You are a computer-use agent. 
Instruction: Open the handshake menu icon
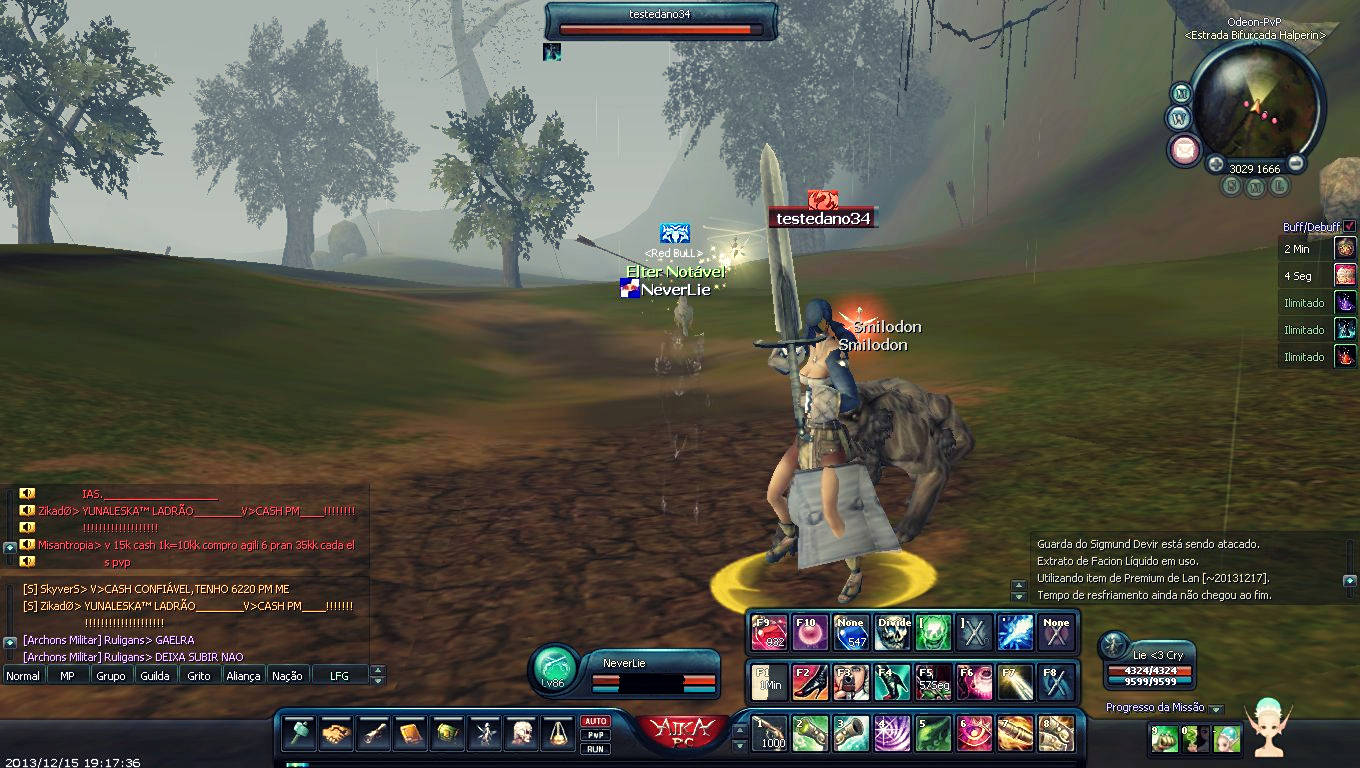[x=337, y=734]
